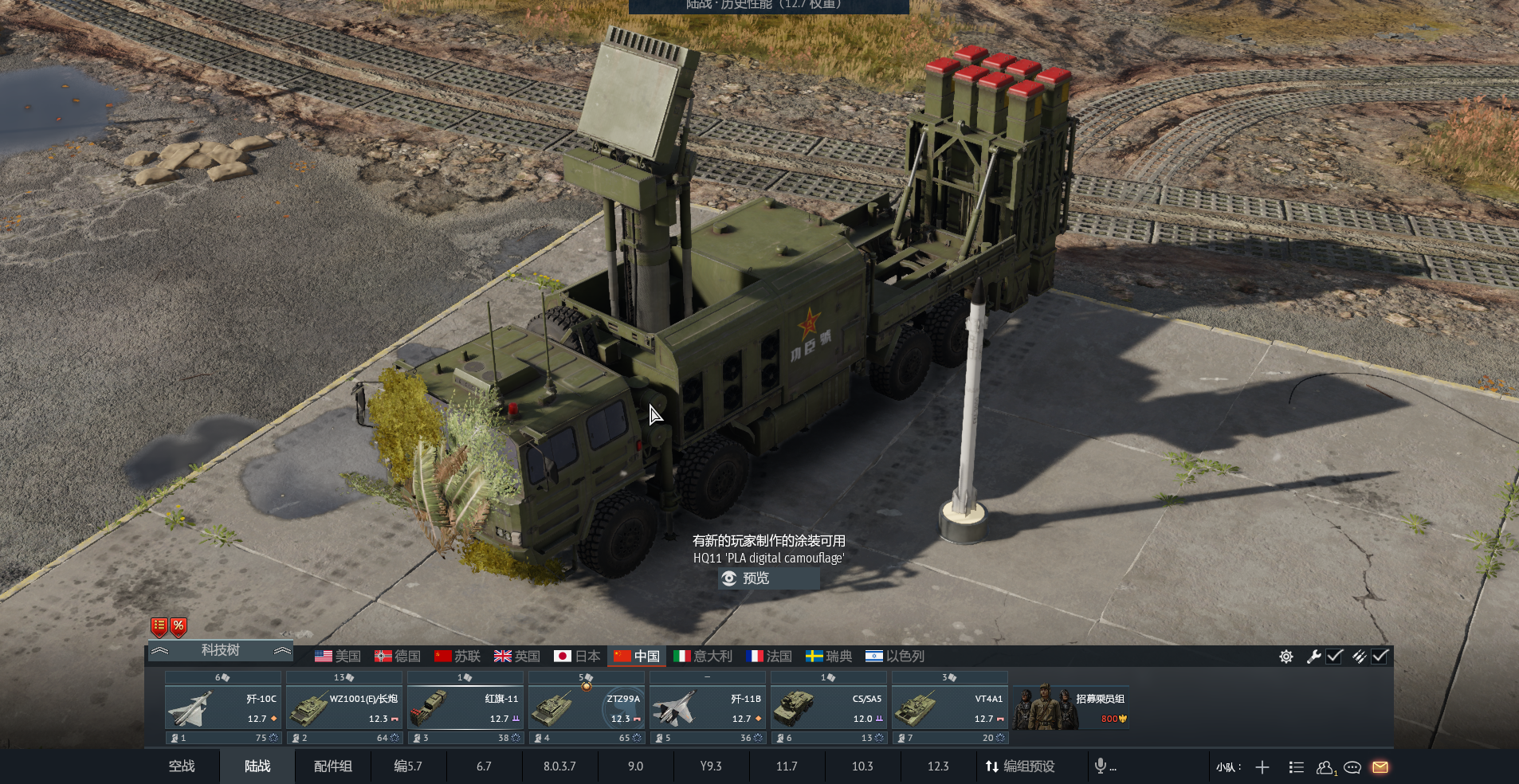Recruit a new crew for 800 eagles
The height and width of the screenshot is (784, 1519).
click(1071, 708)
